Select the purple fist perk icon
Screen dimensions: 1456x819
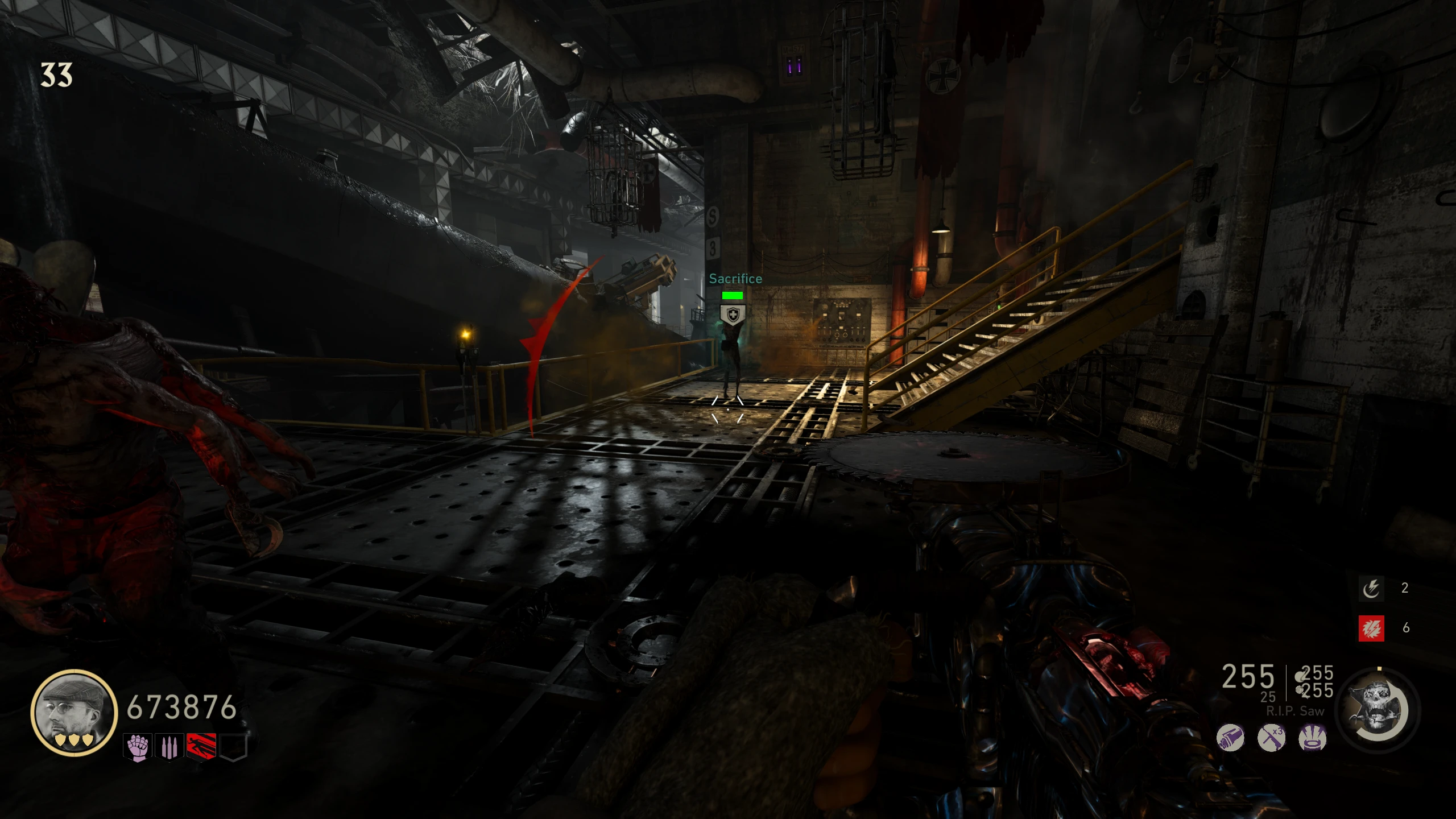pos(138,747)
